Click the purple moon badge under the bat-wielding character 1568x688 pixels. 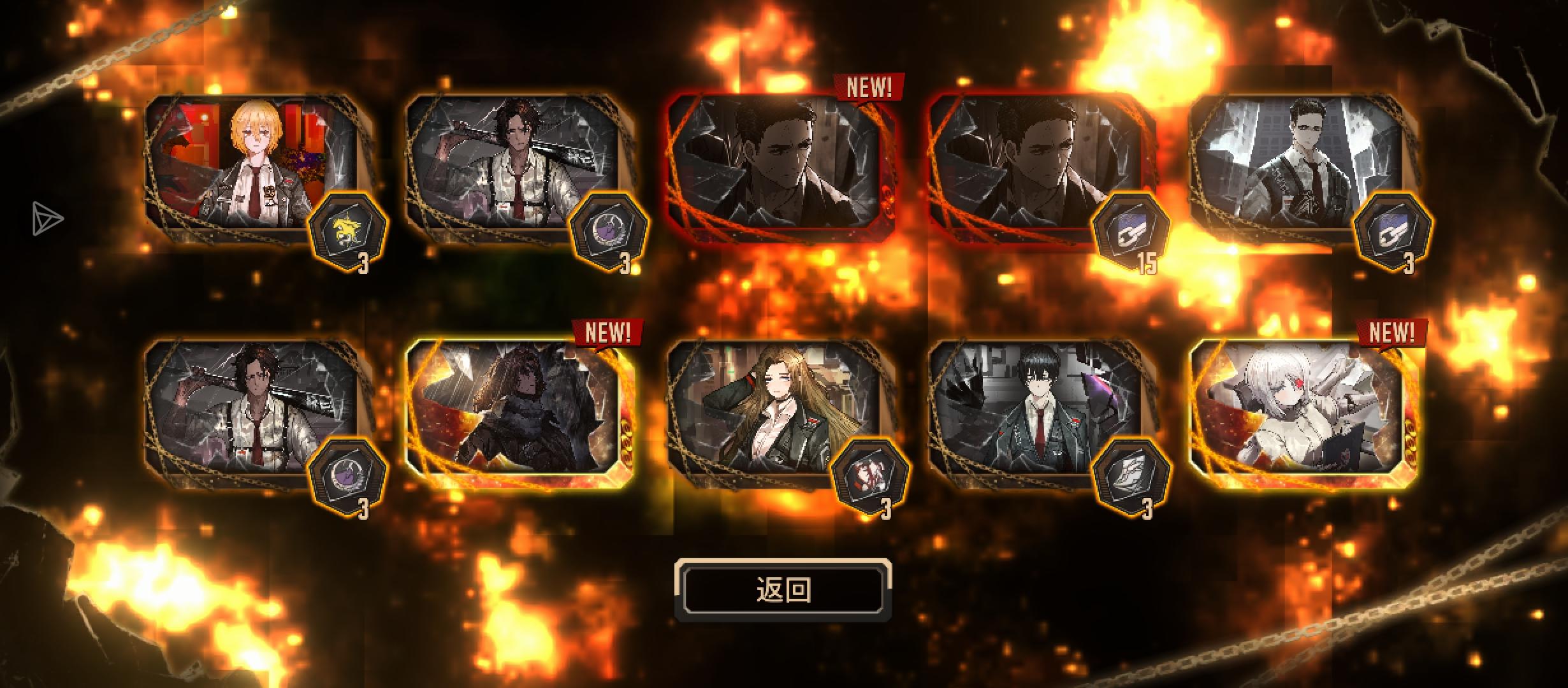coord(609,231)
